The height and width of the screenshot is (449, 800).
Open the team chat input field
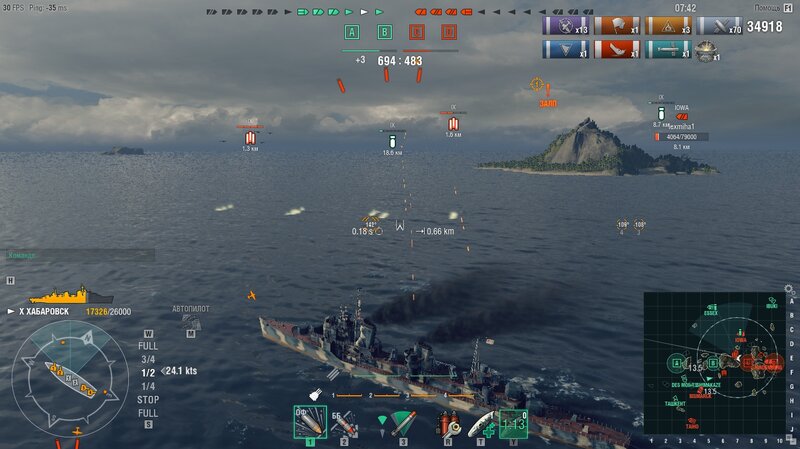click(80, 255)
